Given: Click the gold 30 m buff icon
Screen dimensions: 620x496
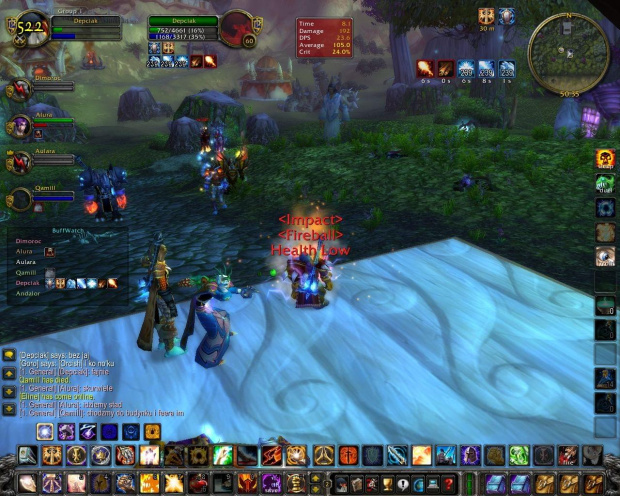Looking at the screenshot, I should 487,17.
